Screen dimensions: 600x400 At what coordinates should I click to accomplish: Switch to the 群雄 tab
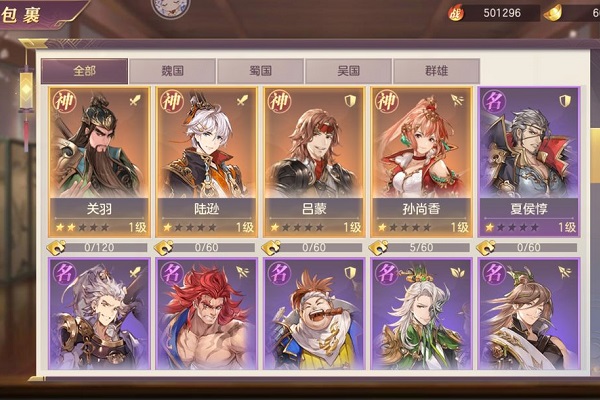(435, 71)
